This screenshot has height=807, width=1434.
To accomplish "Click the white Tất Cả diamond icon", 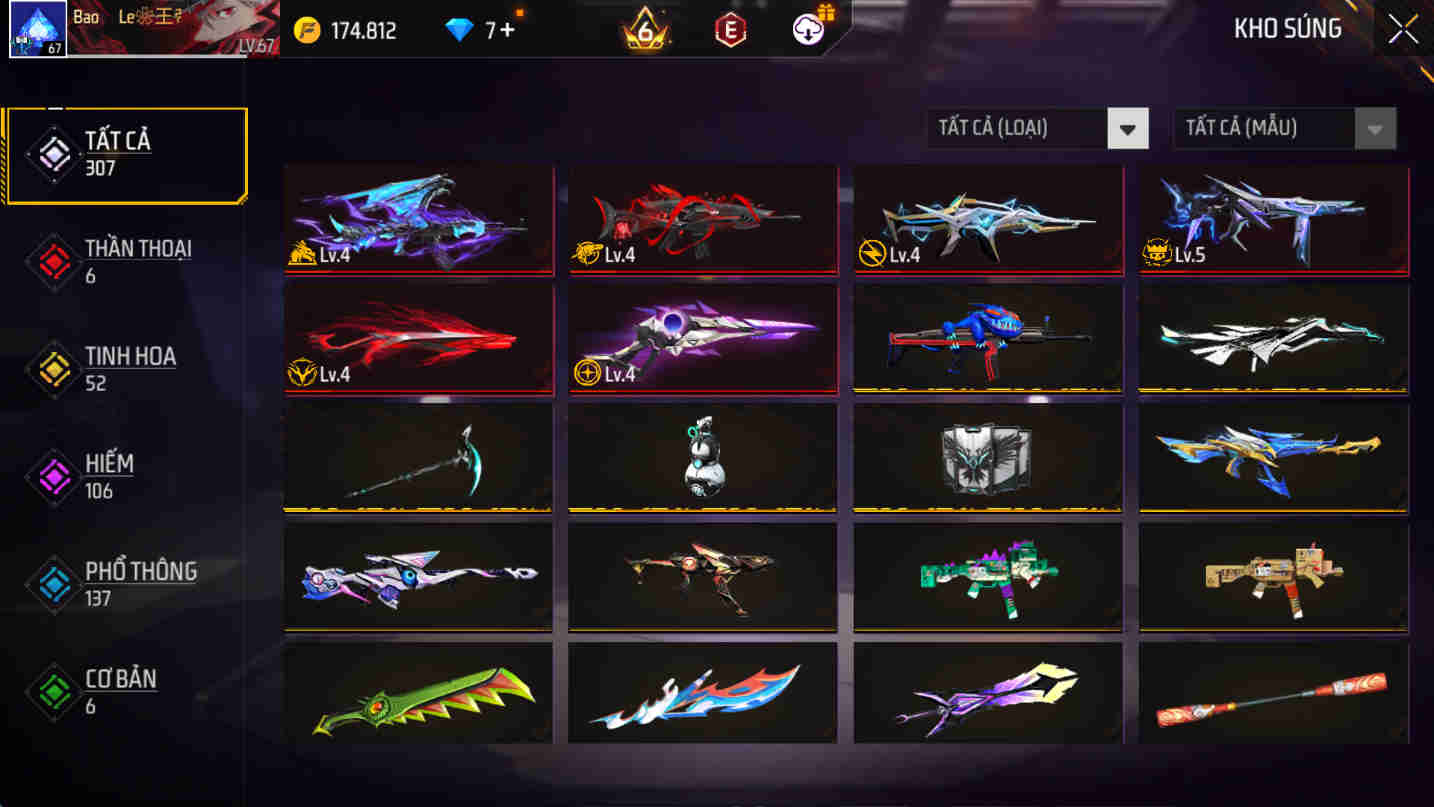I will (x=52, y=152).
